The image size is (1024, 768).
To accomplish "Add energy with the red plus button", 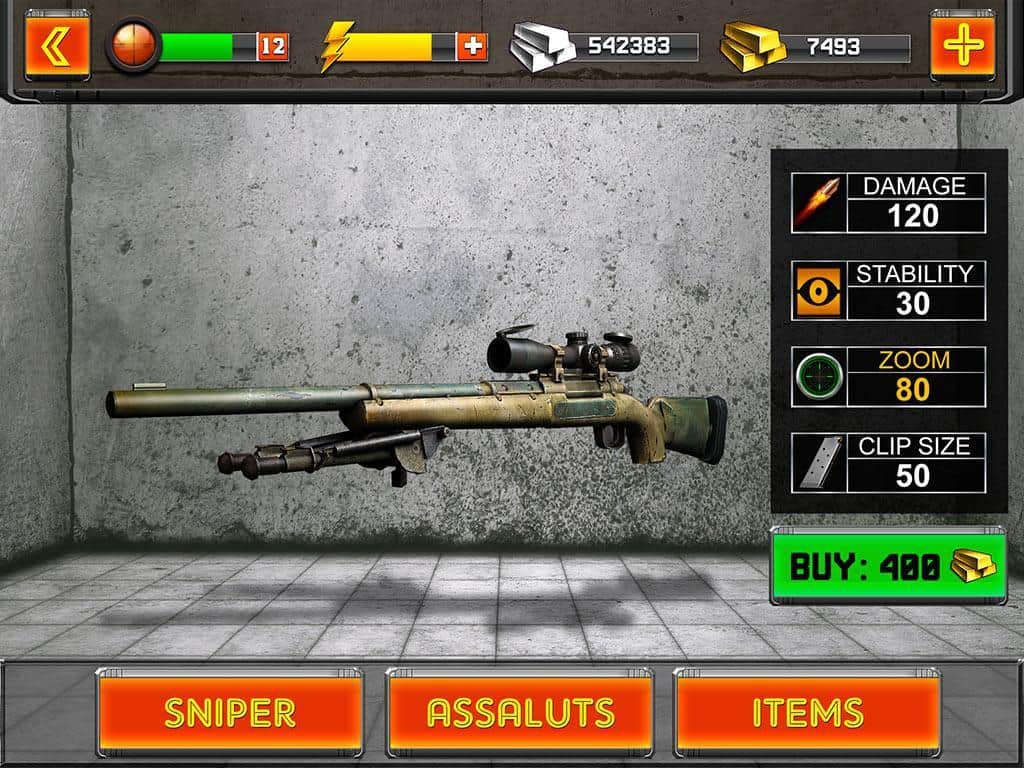I will (x=472, y=46).
